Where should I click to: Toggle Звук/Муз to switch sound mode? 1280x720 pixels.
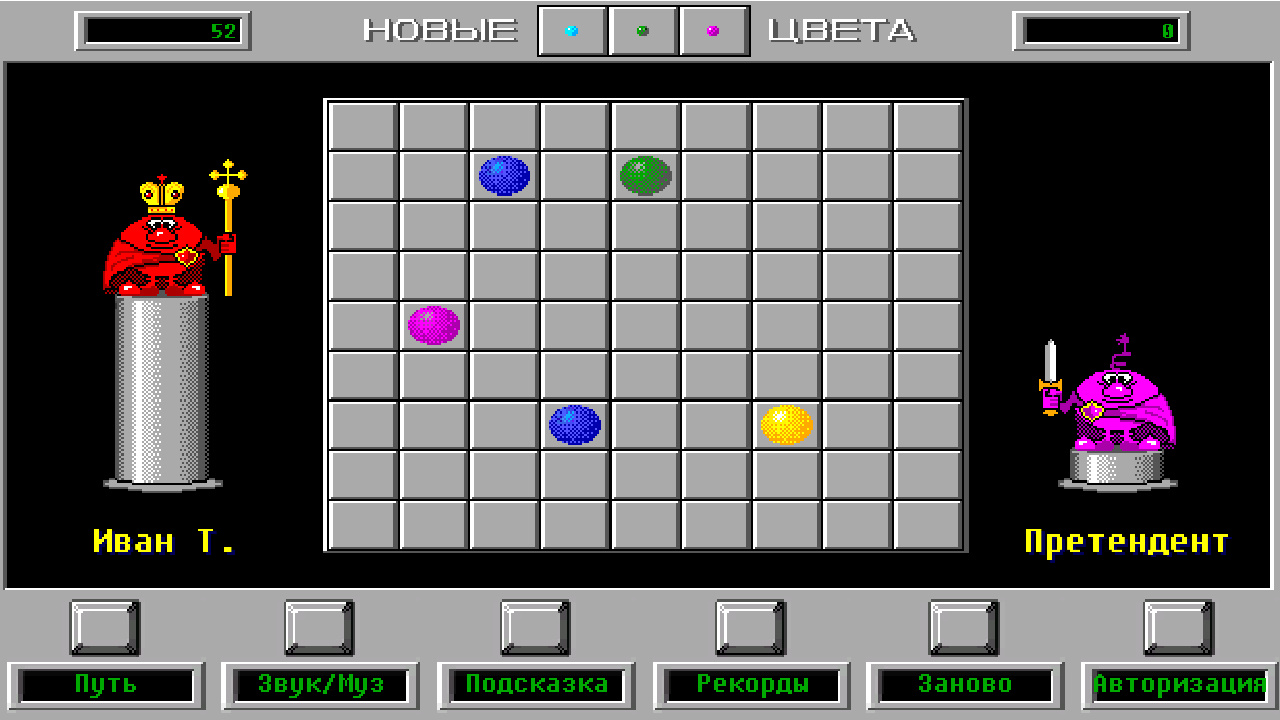click(x=320, y=685)
